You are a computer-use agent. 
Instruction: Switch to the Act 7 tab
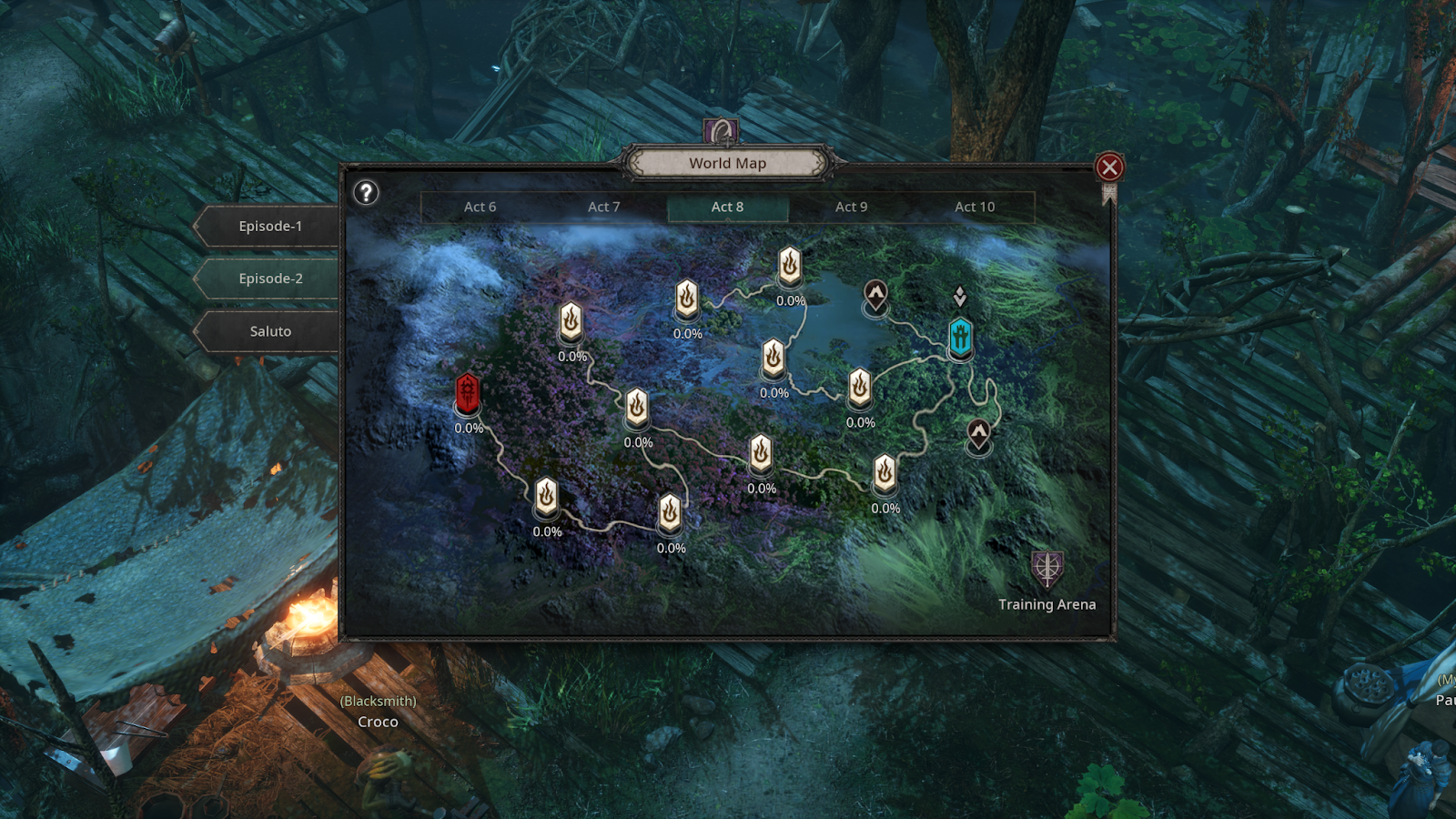point(603,207)
